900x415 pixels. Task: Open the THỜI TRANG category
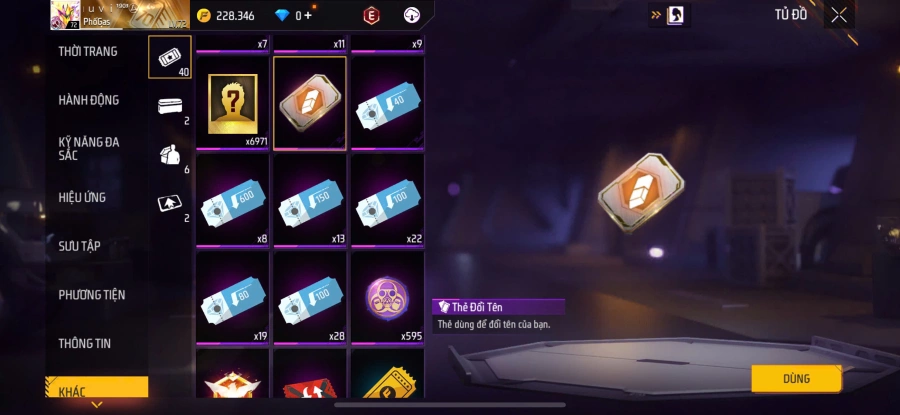coord(88,51)
